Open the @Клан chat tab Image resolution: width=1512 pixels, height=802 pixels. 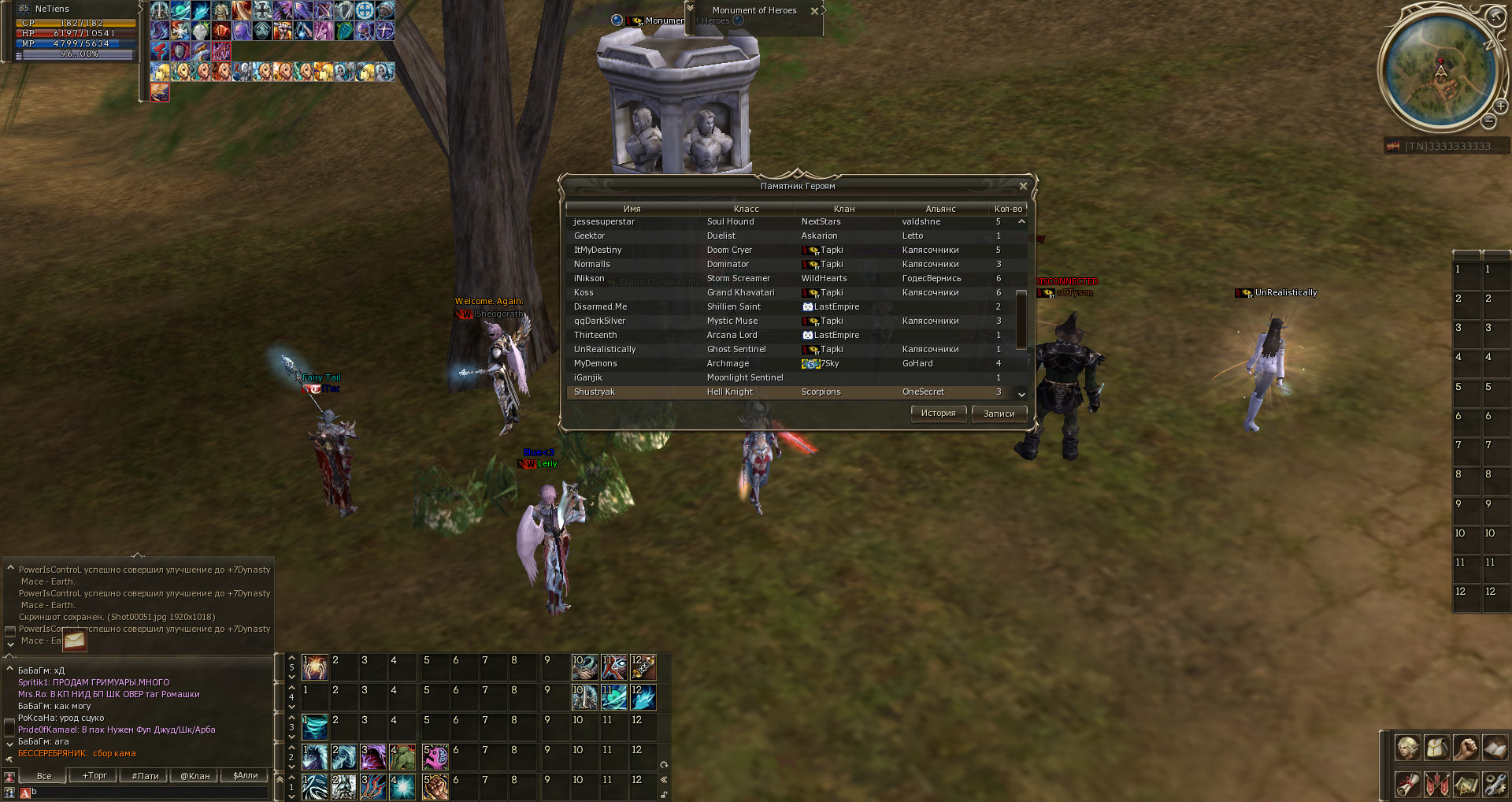click(x=195, y=776)
